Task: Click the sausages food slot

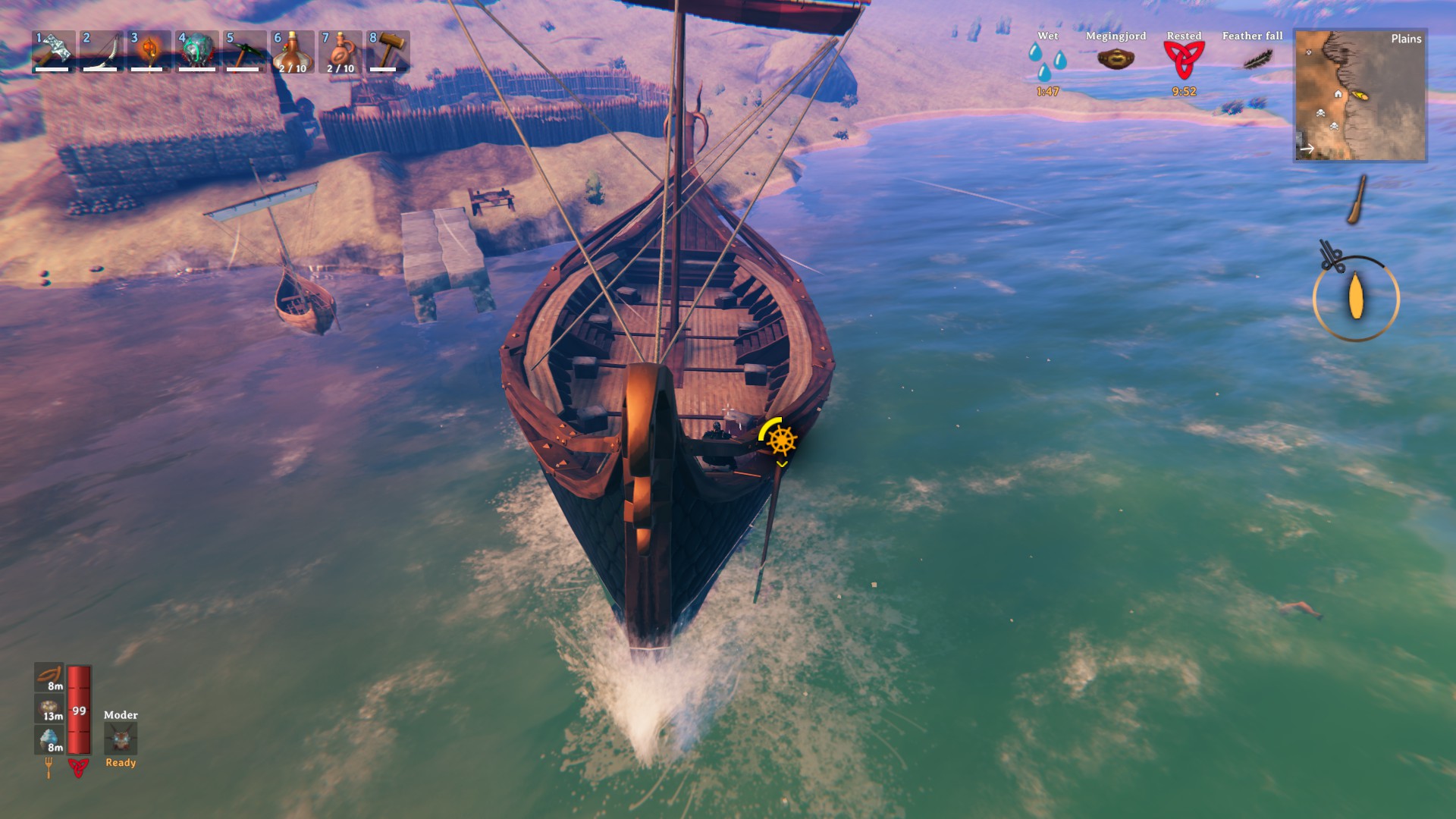Action: (x=50, y=677)
